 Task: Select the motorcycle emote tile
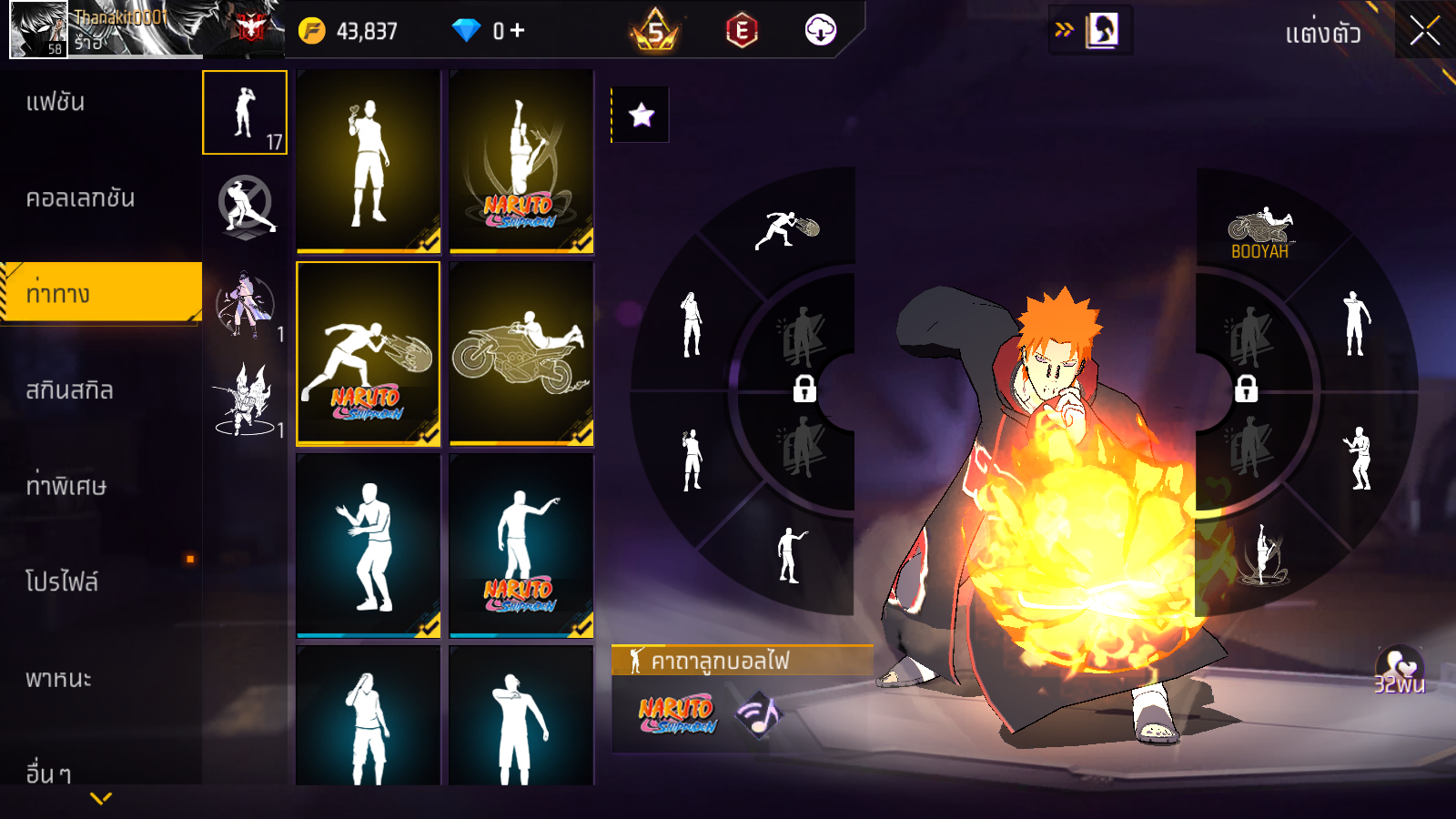click(x=521, y=353)
